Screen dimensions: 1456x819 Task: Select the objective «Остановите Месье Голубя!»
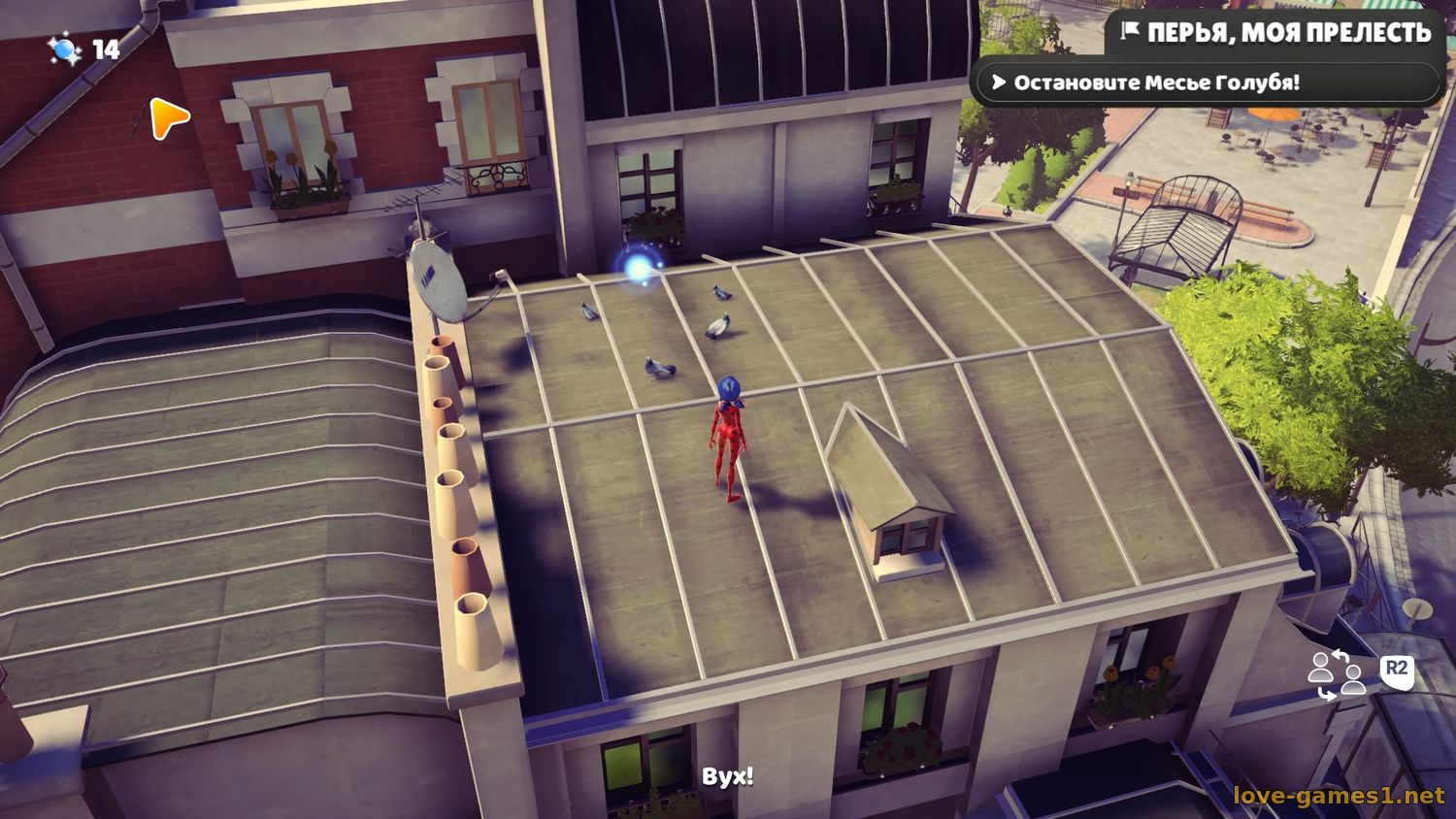[x=1155, y=83]
